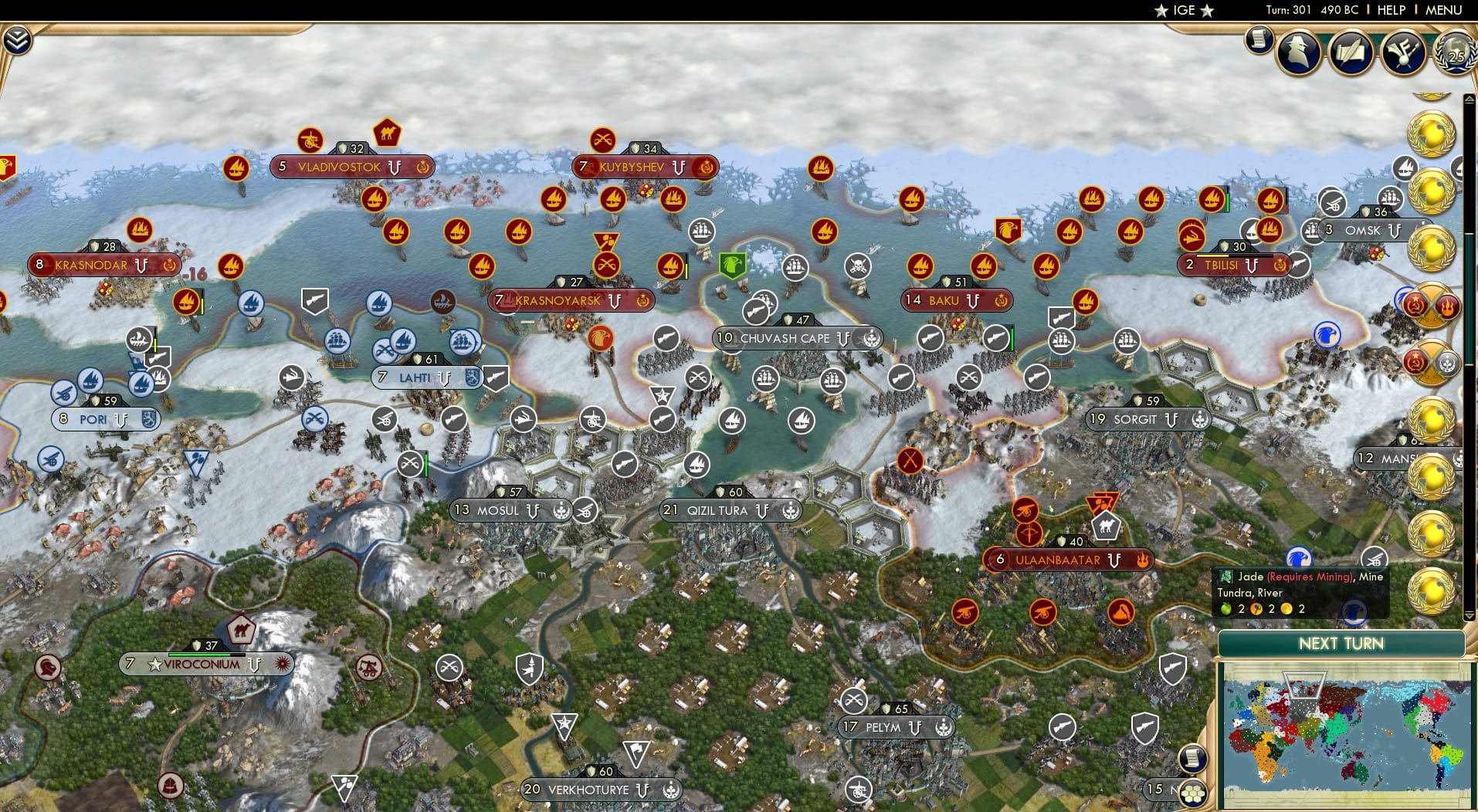This screenshot has width=1478, height=812.
Task: Click the green up arrow above the notification scrollbar
Action: point(1469,98)
